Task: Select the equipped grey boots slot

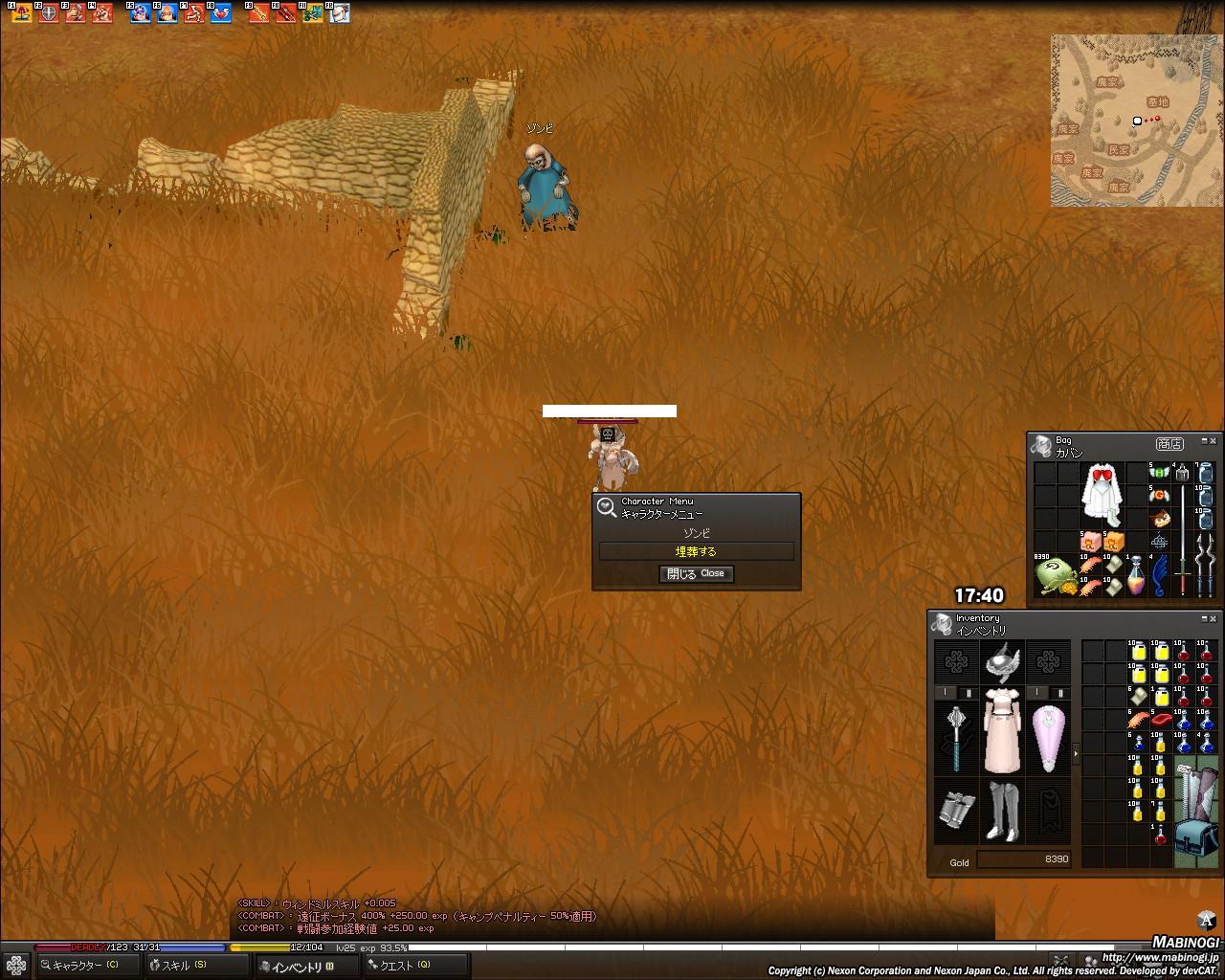Action: pyautogui.click(x=1002, y=810)
